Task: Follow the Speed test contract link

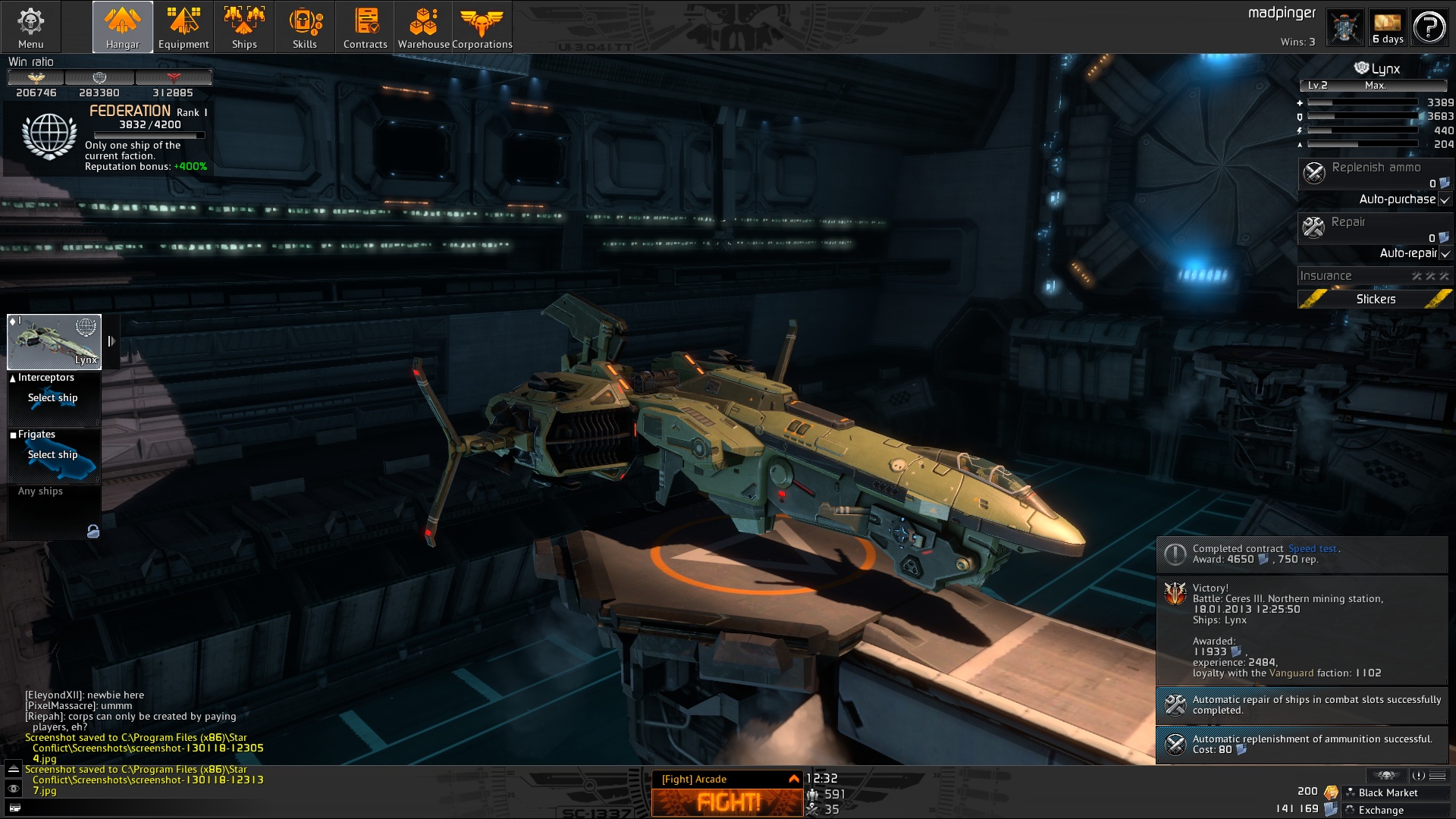Action: tap(1312, 548)
